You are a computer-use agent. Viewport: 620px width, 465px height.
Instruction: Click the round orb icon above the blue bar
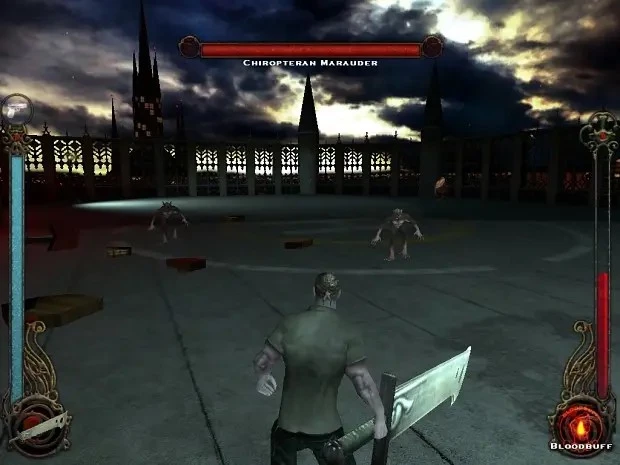pyautogui.click(x=17, y=109)
